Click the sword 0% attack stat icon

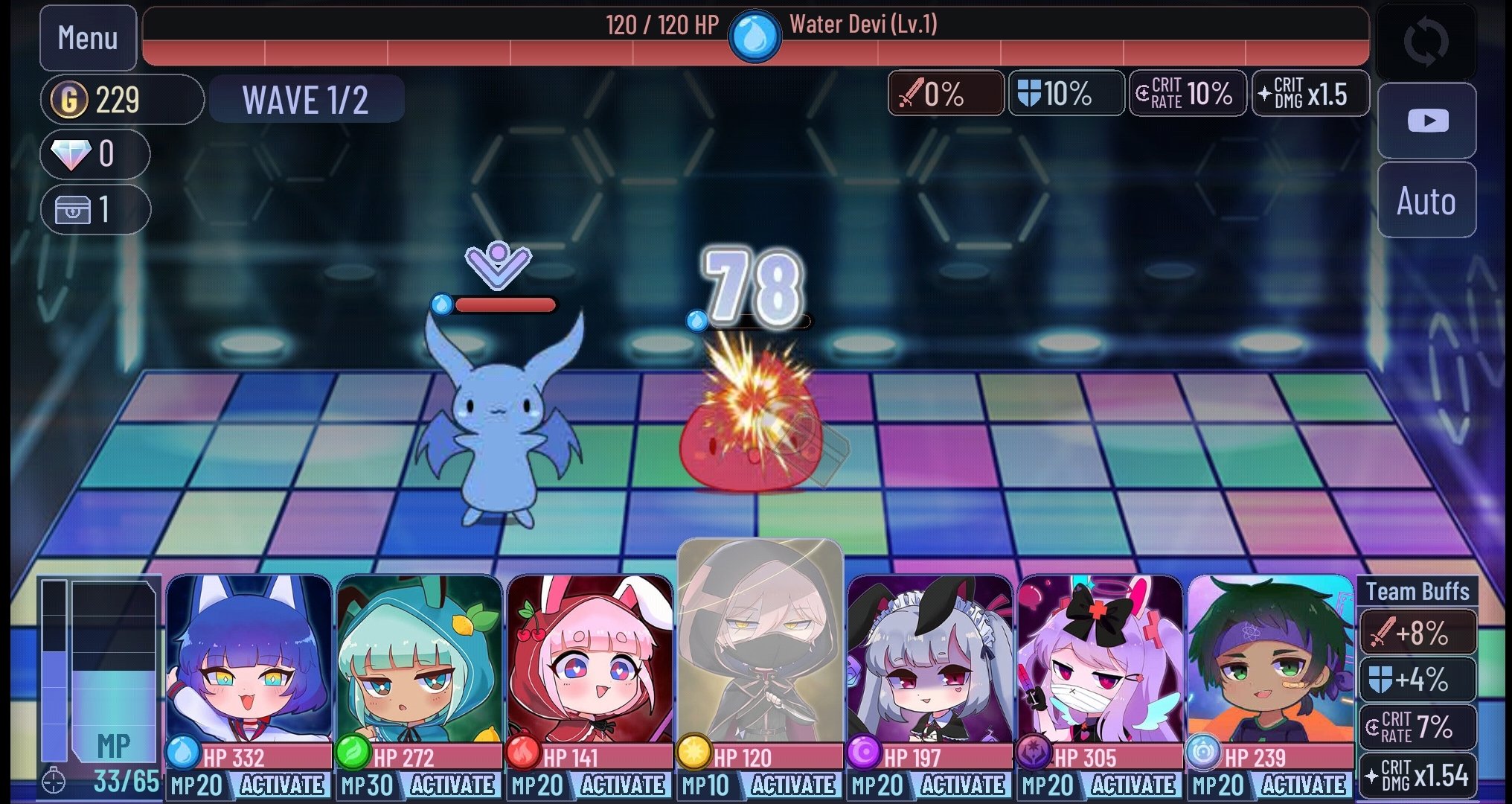(945, 94)
